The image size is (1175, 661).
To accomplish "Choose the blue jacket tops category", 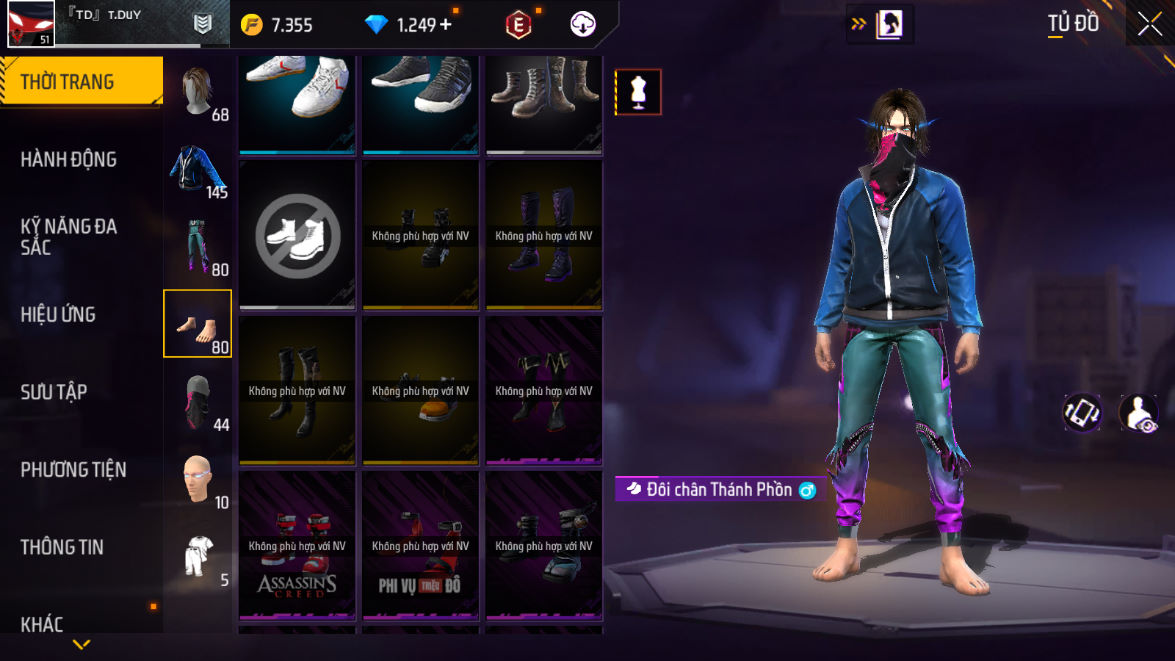I will pos(198,169).
